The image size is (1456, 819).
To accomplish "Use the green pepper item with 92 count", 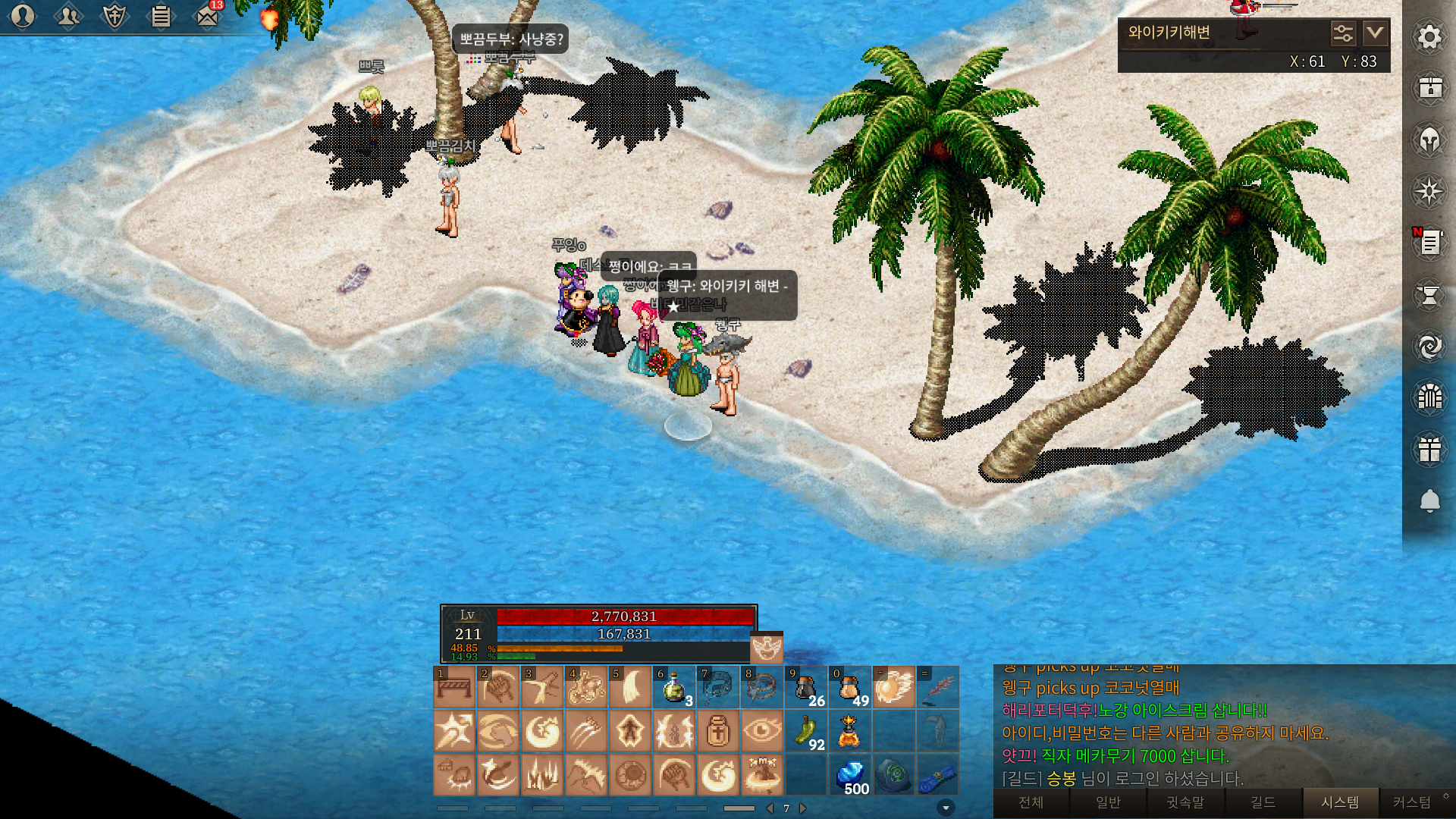I will tap(805, 732).
